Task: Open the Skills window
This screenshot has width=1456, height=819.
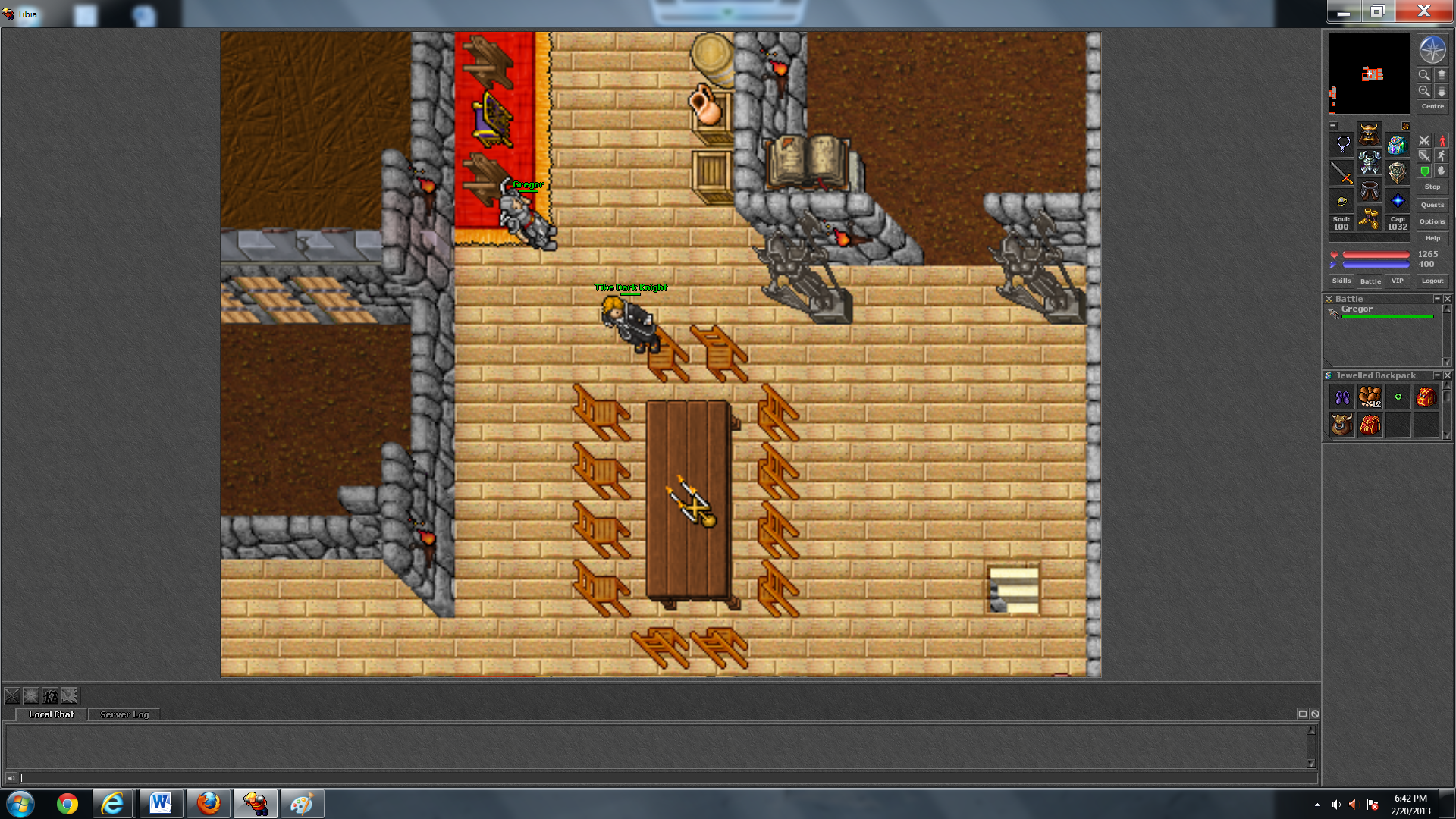Action: coord(1341,281)
